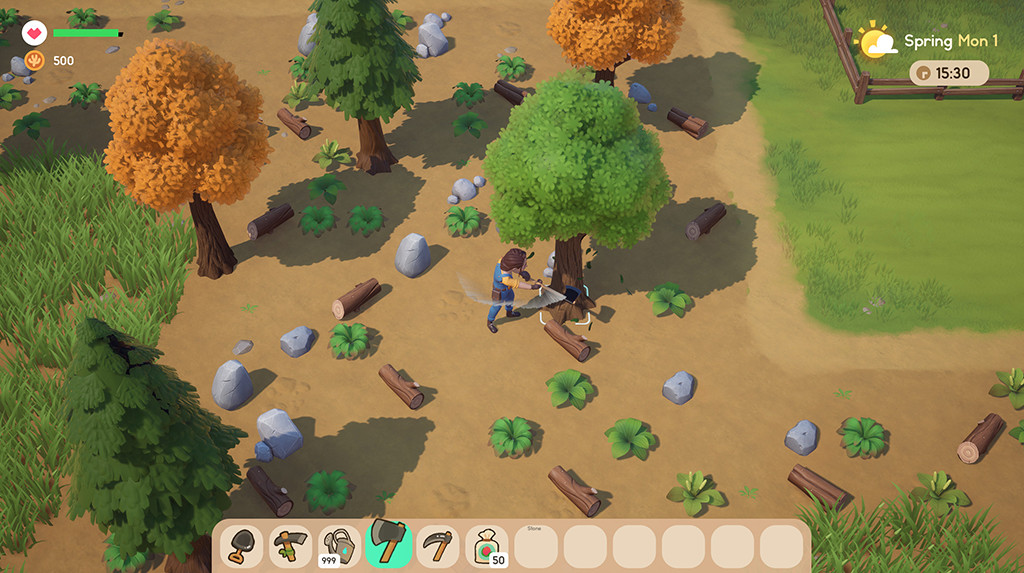
Task: Choose the pickaxe in the hotbar
Action: tap(290, 546)
